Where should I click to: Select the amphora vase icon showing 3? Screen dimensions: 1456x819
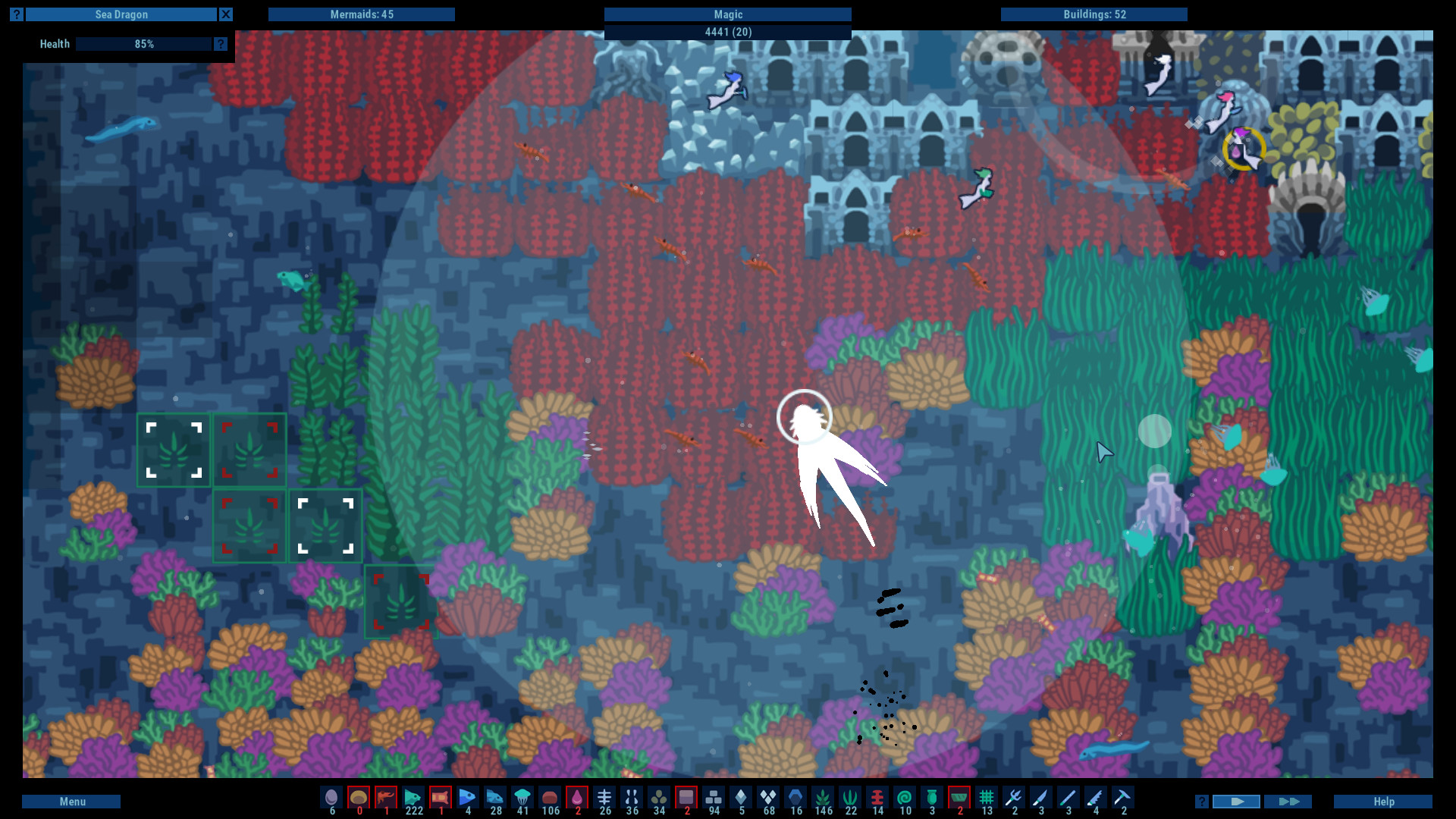pyautogui.click(x=930, y=799)
